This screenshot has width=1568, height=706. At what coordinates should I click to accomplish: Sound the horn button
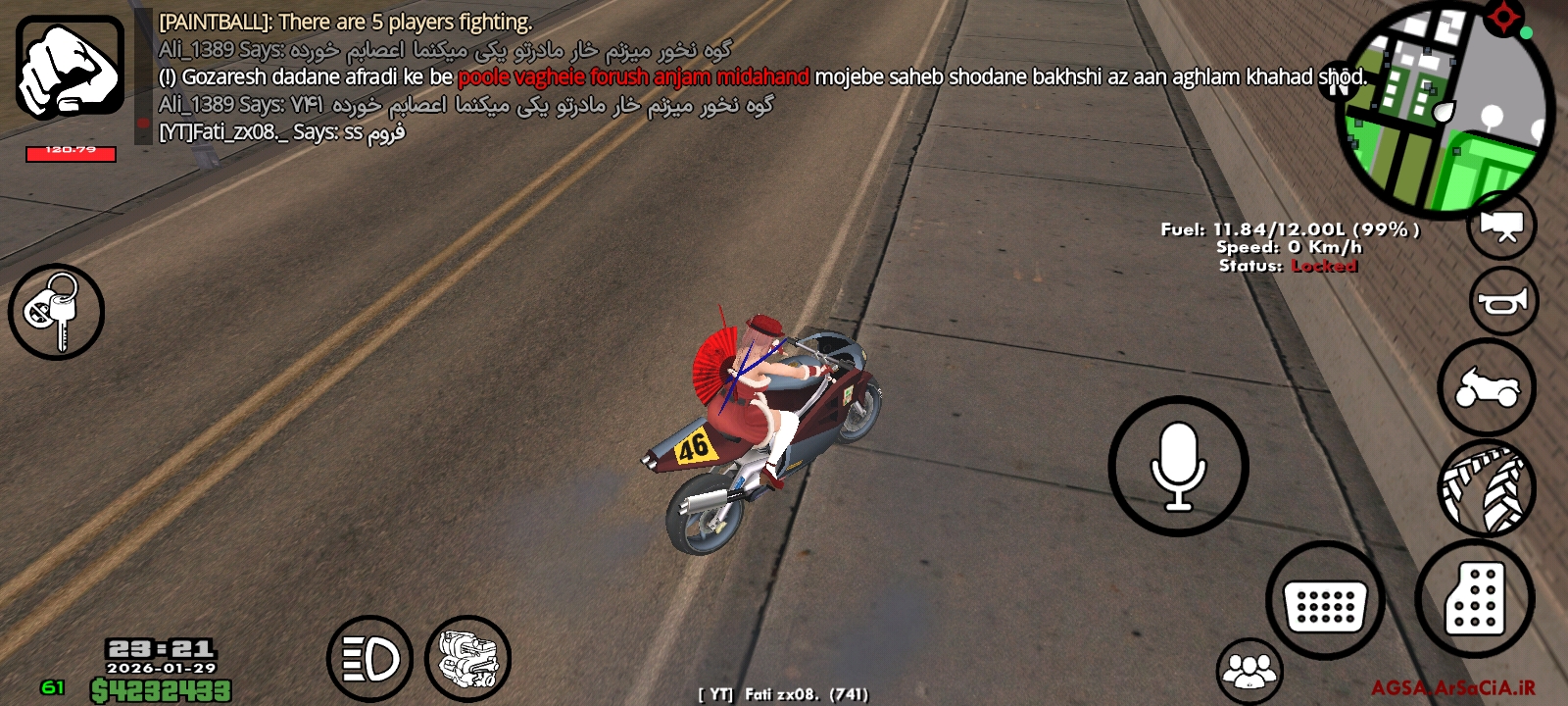click(x=1503, y=302)
